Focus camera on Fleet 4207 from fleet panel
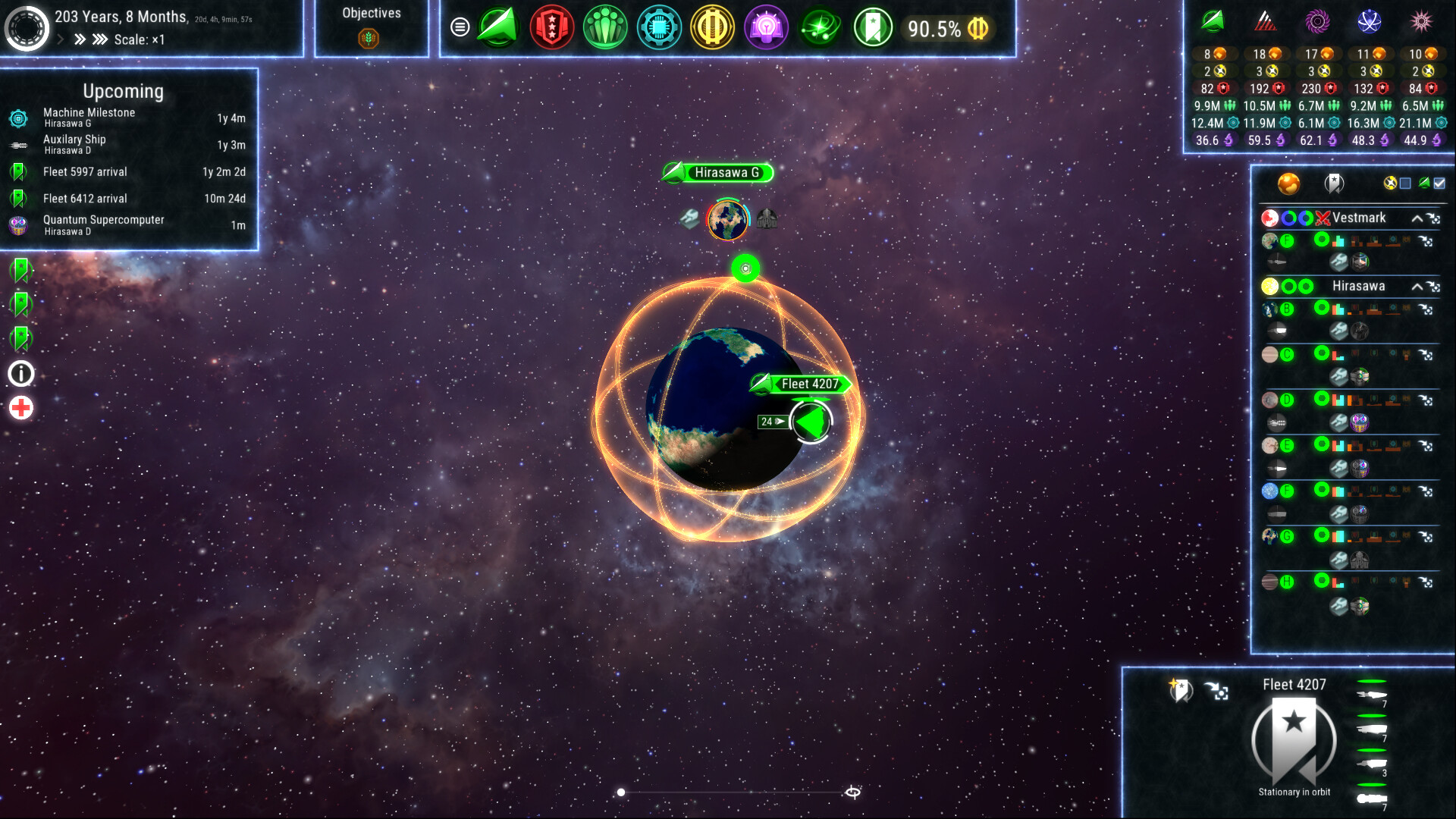This screenshot has height=819, width=1456. (1216, 691)
